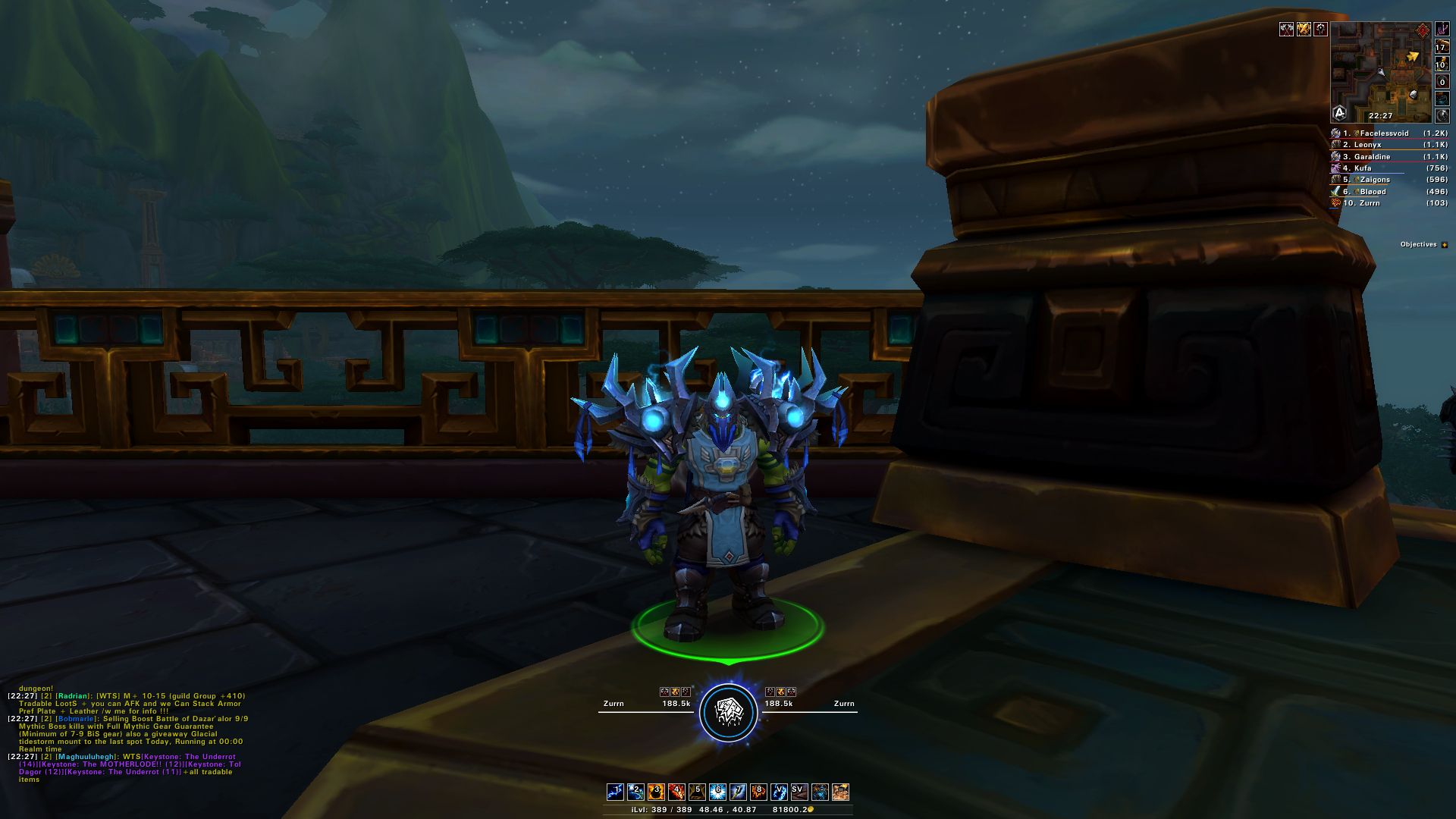This screenshot has width=1456, height=819.
Task: Cast the ability in action bar slot 1
Action: [614, 791]
